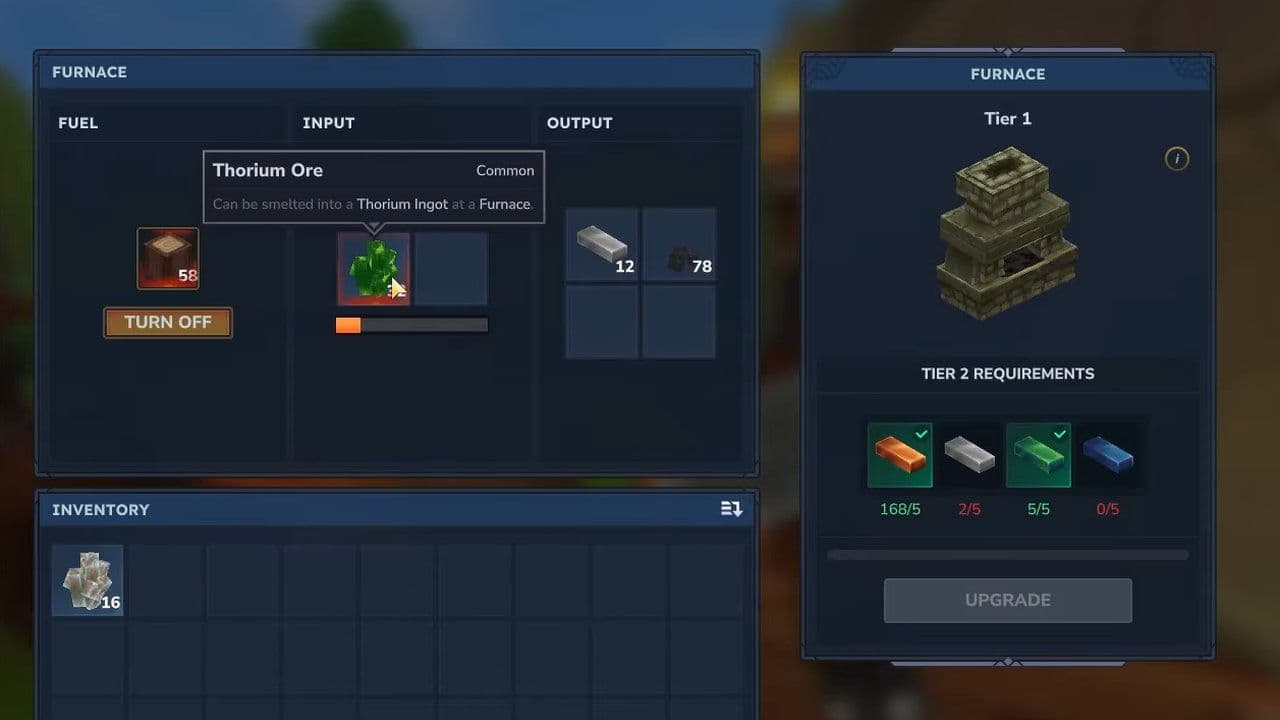The image size is (1280, 720).
Task: Select the silver ingot requirement showing 2/5
Action: coord(969,455)
